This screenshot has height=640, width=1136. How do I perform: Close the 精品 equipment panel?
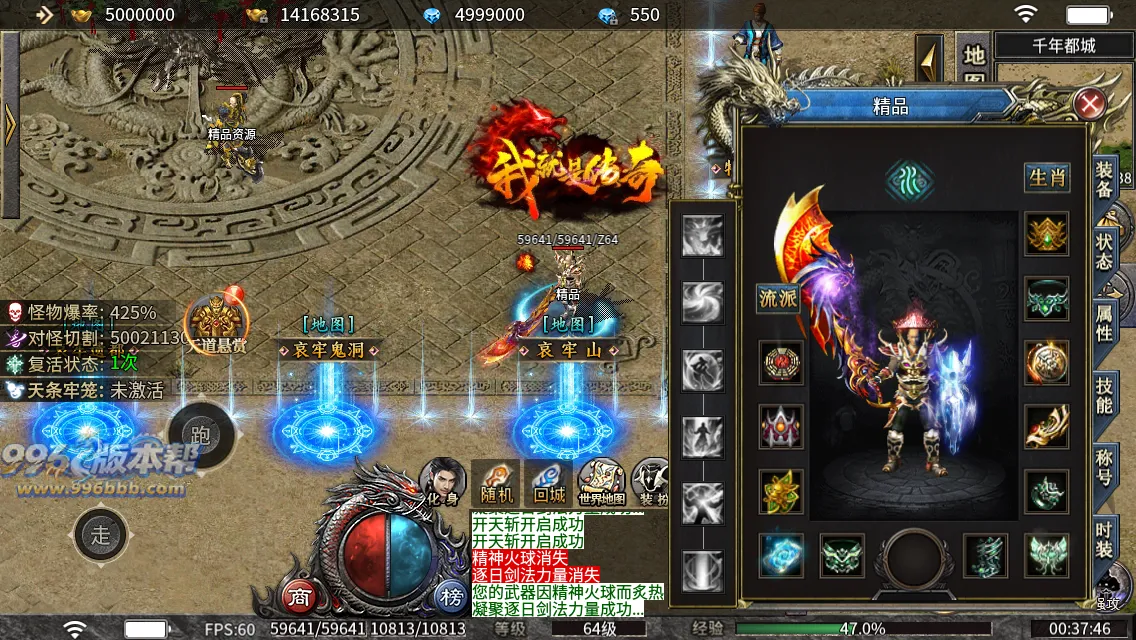click(x=1089, y=102)
